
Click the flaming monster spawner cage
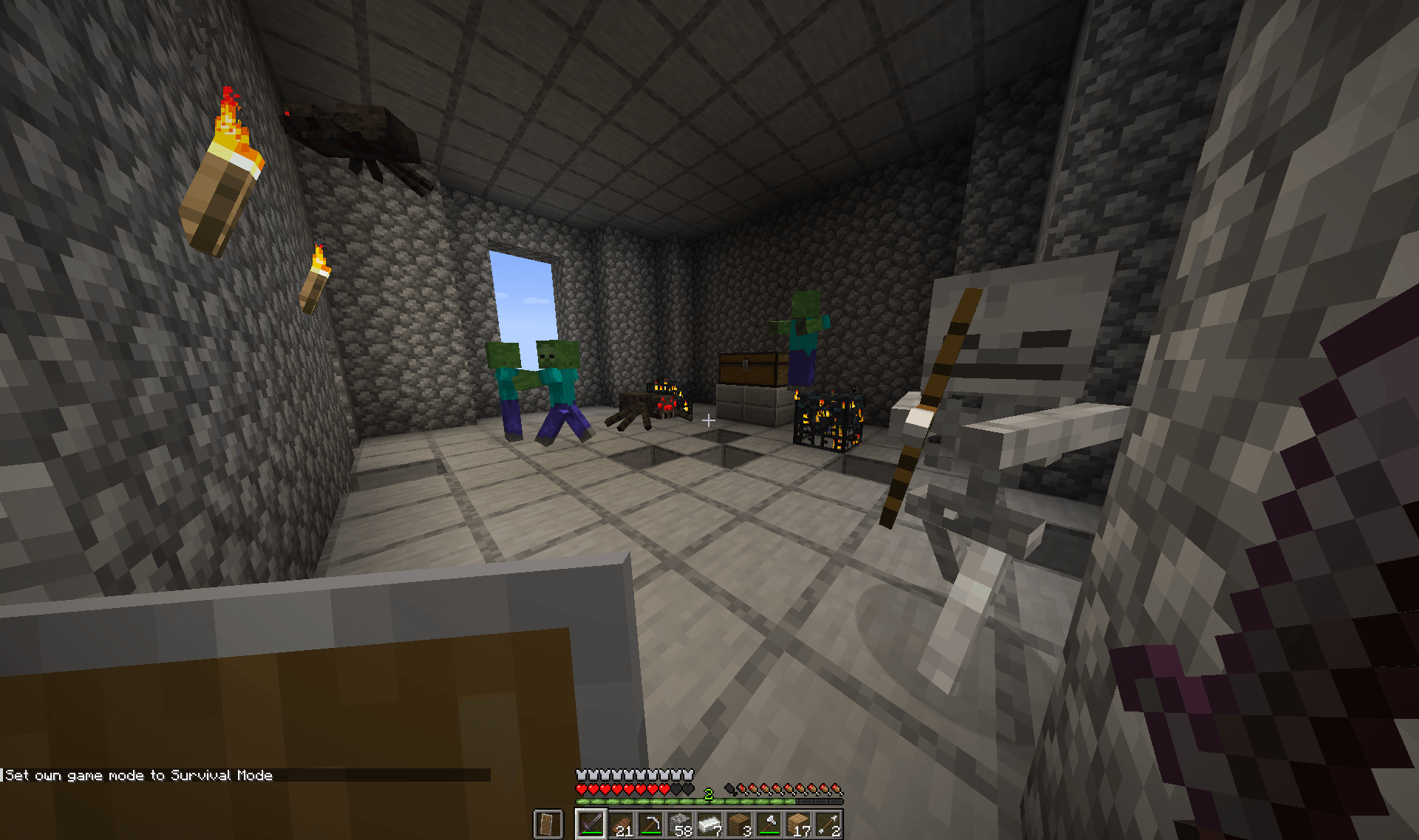[x=828, y=421]
